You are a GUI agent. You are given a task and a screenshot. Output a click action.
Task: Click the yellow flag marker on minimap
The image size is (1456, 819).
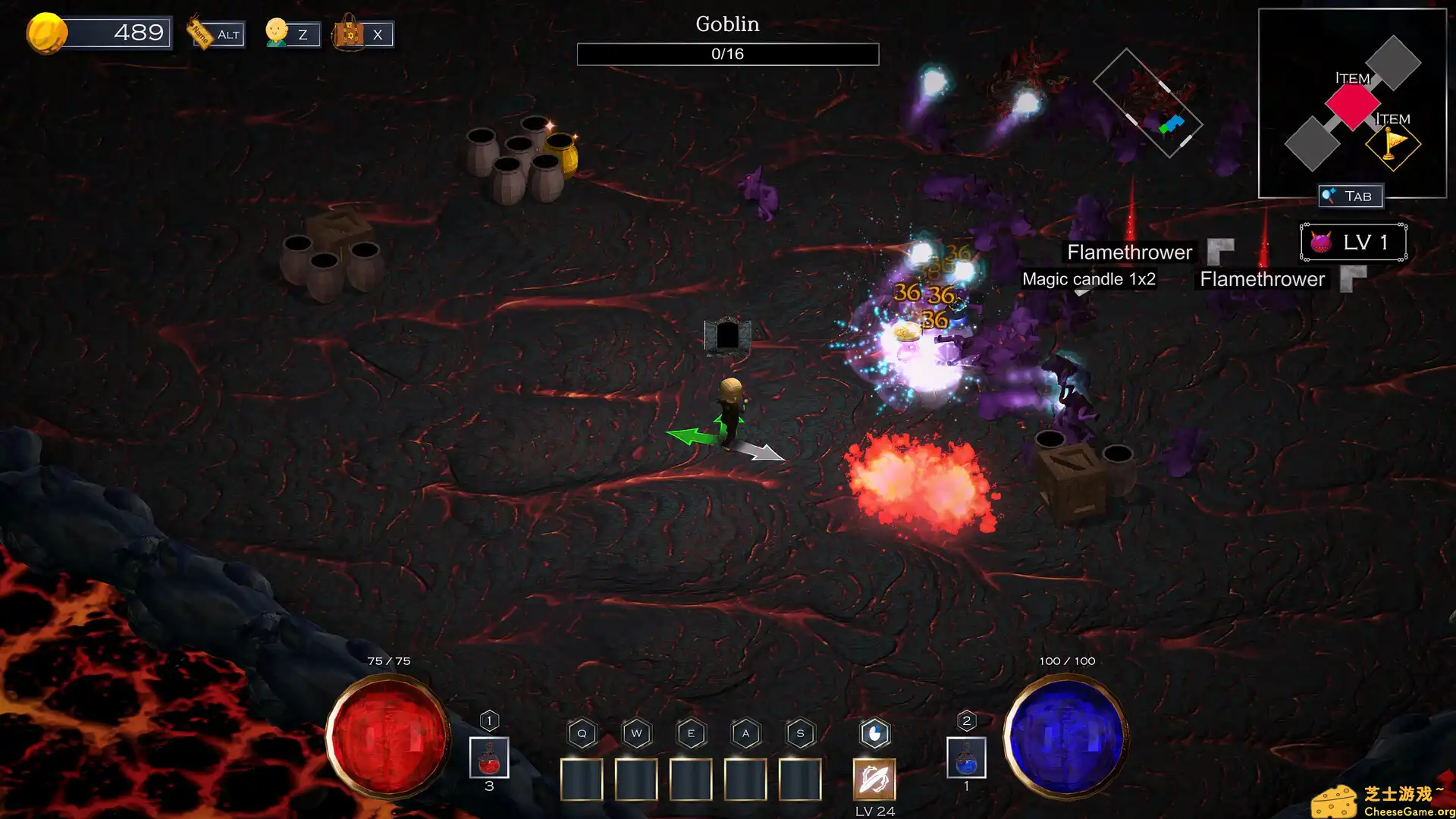click(x=1393, y=144)
